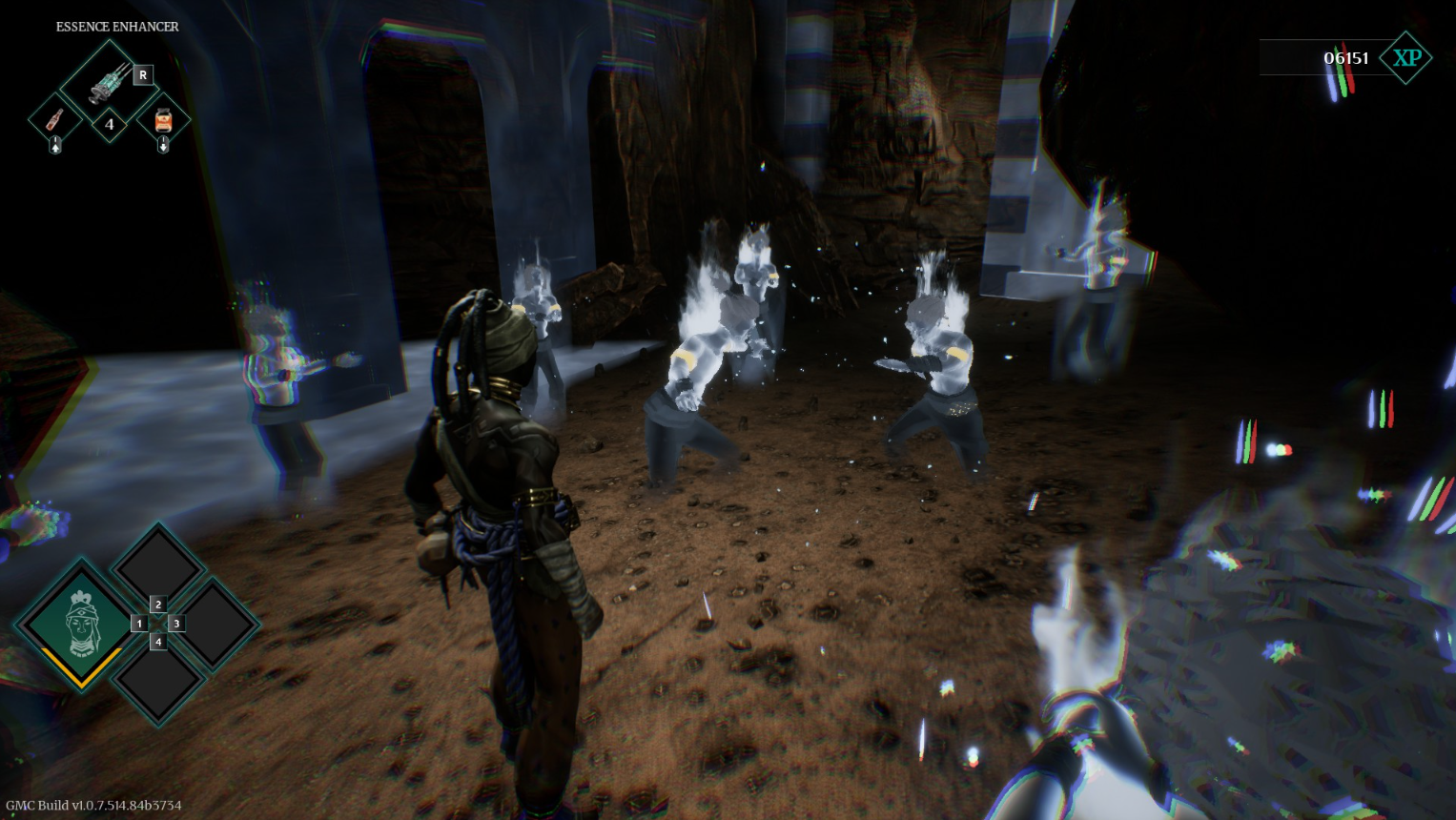Open the hotkey 1 slot indicator
The height and width of the screenshot is (820, 1456).
coord(140,623)
